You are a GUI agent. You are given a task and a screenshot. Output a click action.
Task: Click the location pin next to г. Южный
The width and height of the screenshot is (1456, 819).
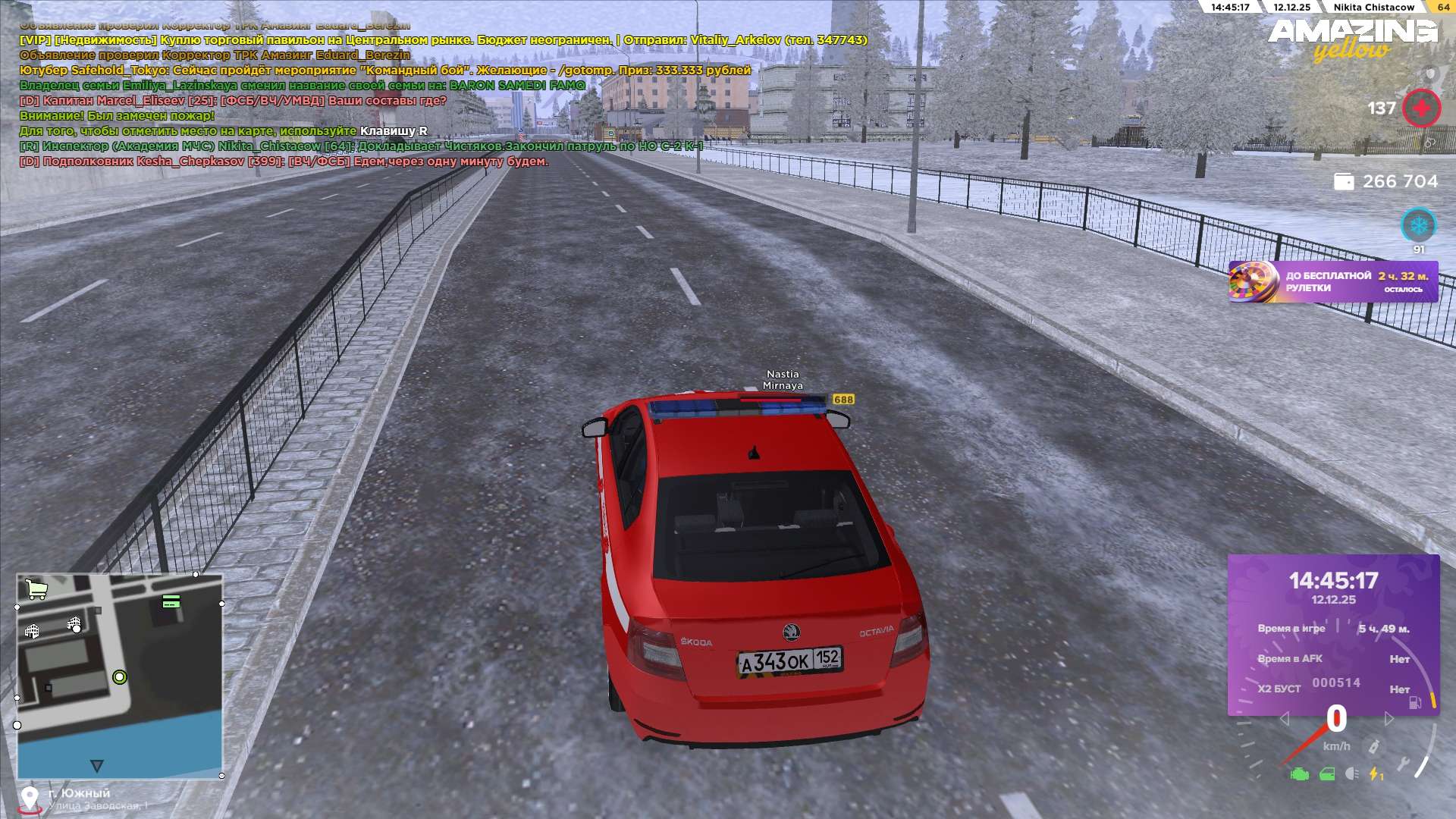point(30,799)
